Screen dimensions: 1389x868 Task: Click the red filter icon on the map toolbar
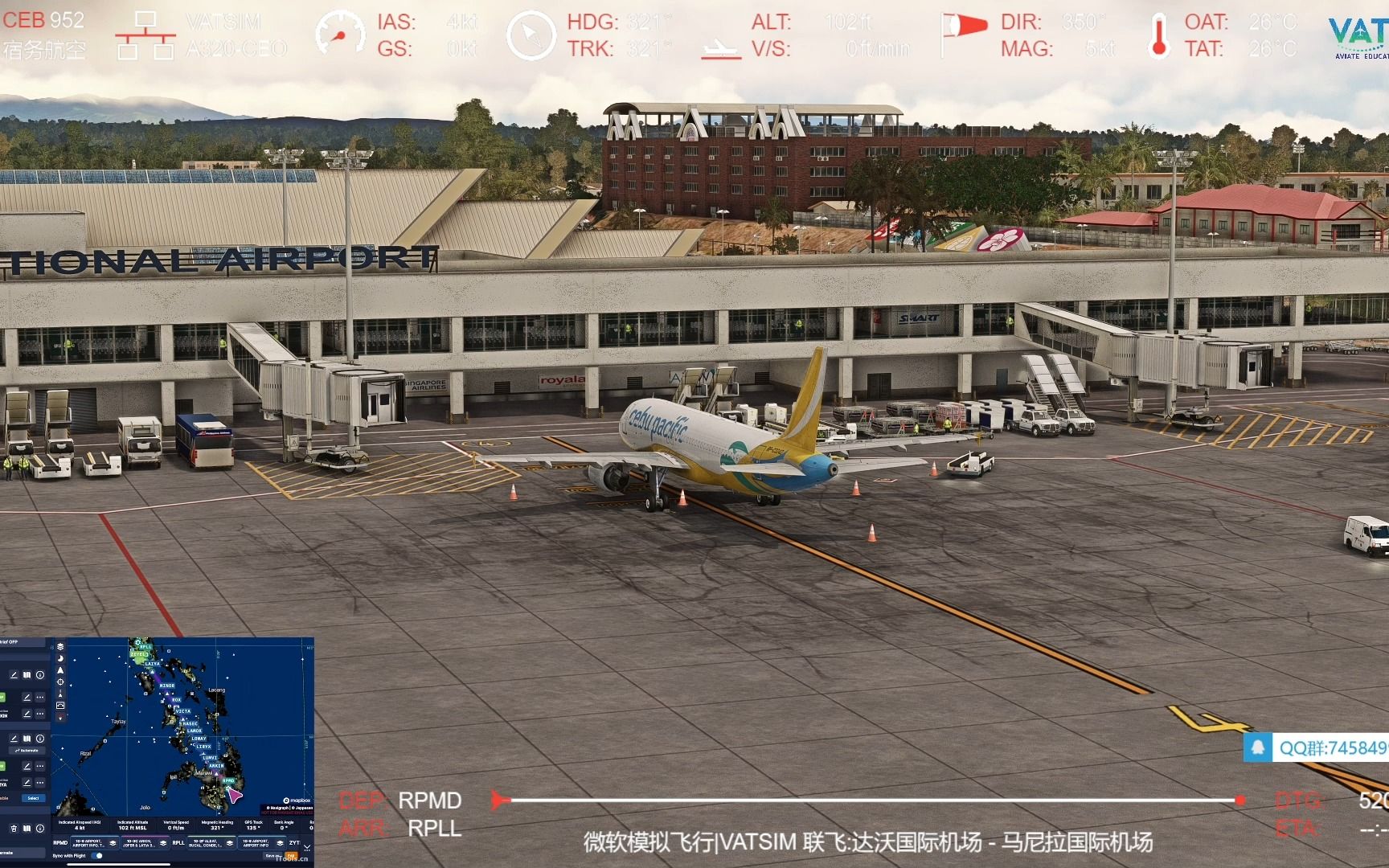coord(60,716)
